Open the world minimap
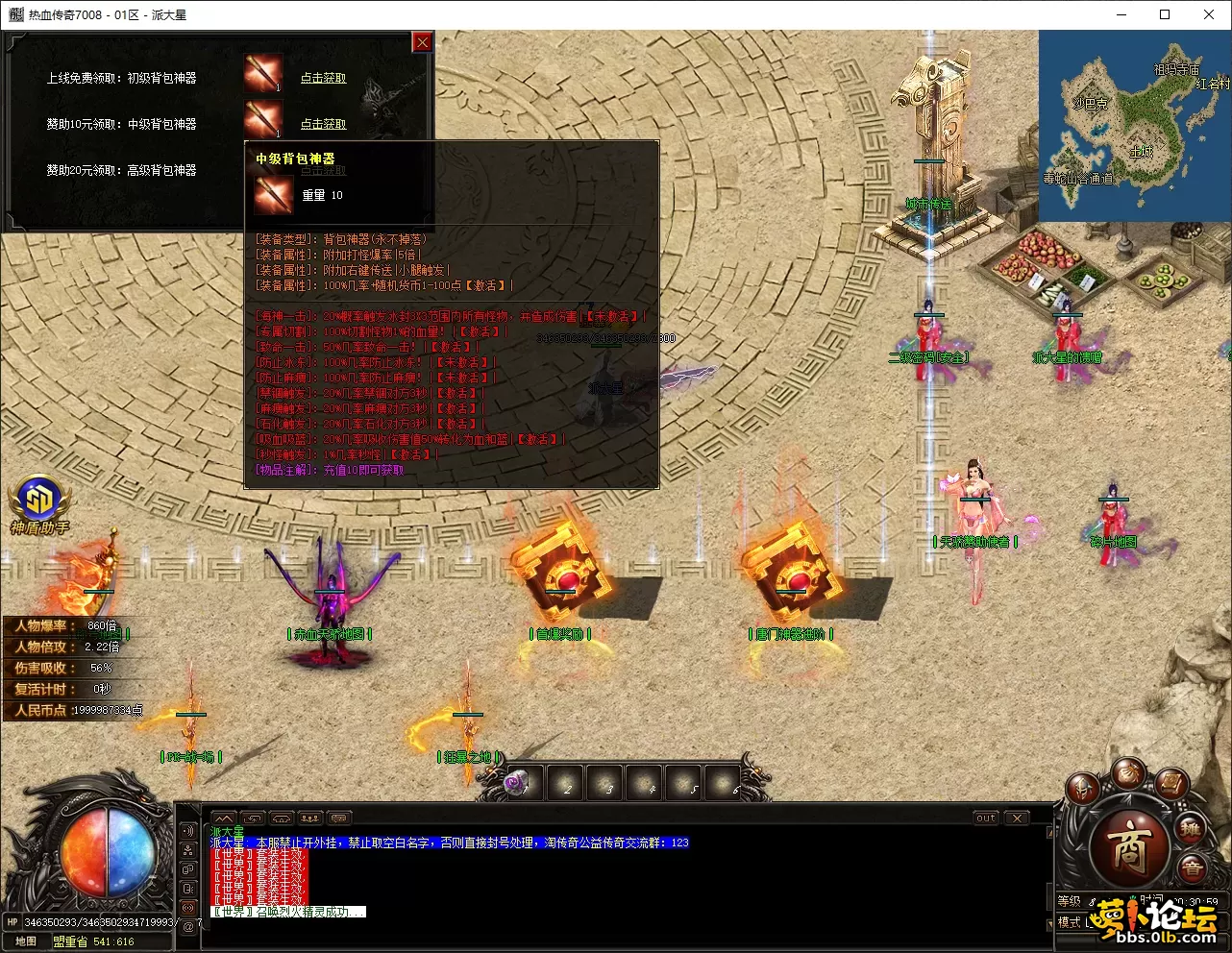Image resolution: width=1232 pixels, height=953 pixels. [1134, 125]
